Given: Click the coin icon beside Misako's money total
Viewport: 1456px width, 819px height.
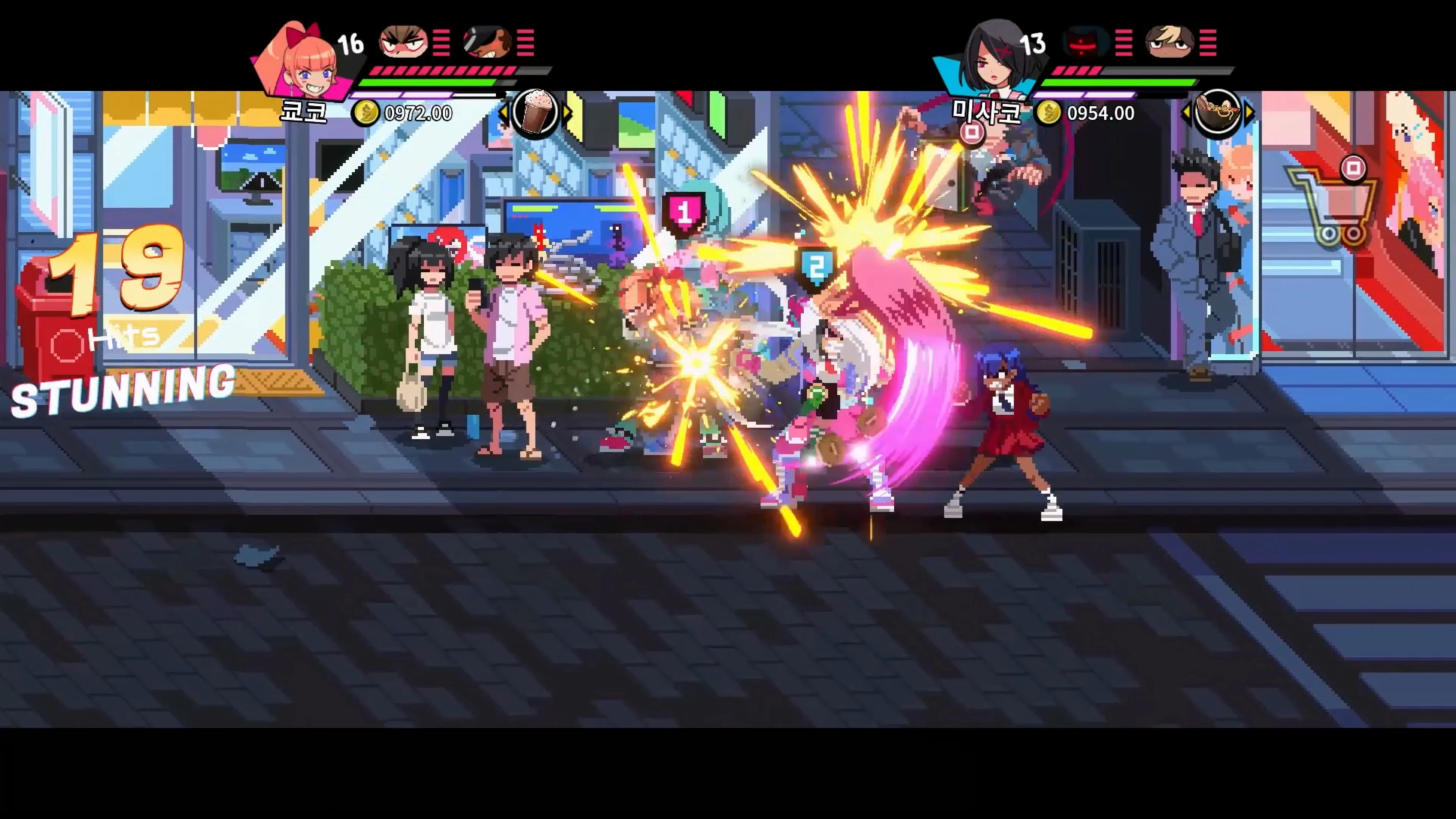Looking at the screenshot, I should pos(1049,113).
